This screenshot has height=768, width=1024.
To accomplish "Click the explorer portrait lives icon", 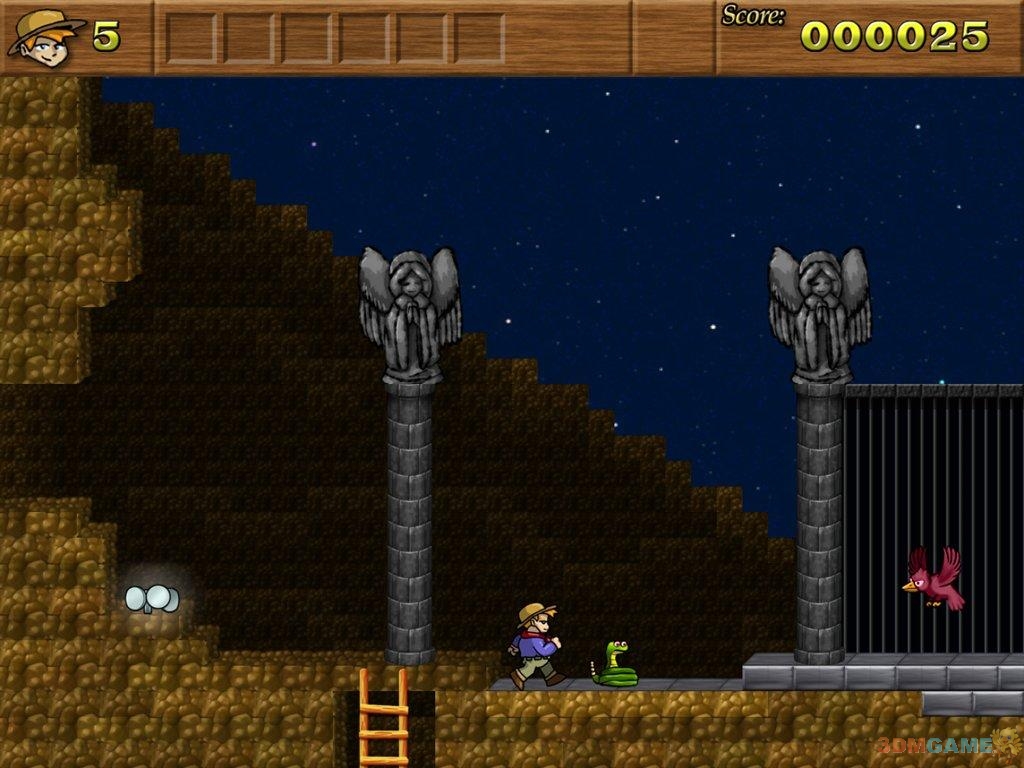I will click(45, 37).
